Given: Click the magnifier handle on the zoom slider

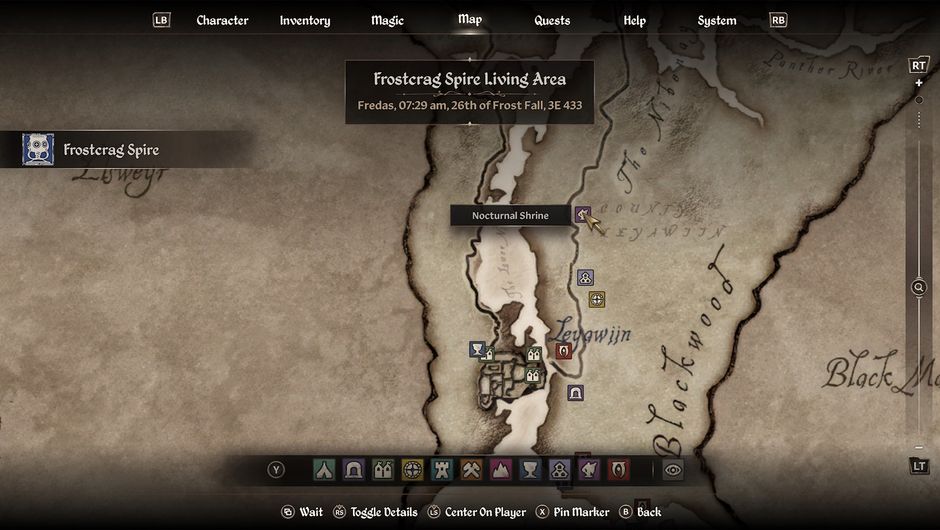Looking at the screenshot, I should tap(919, 288).
